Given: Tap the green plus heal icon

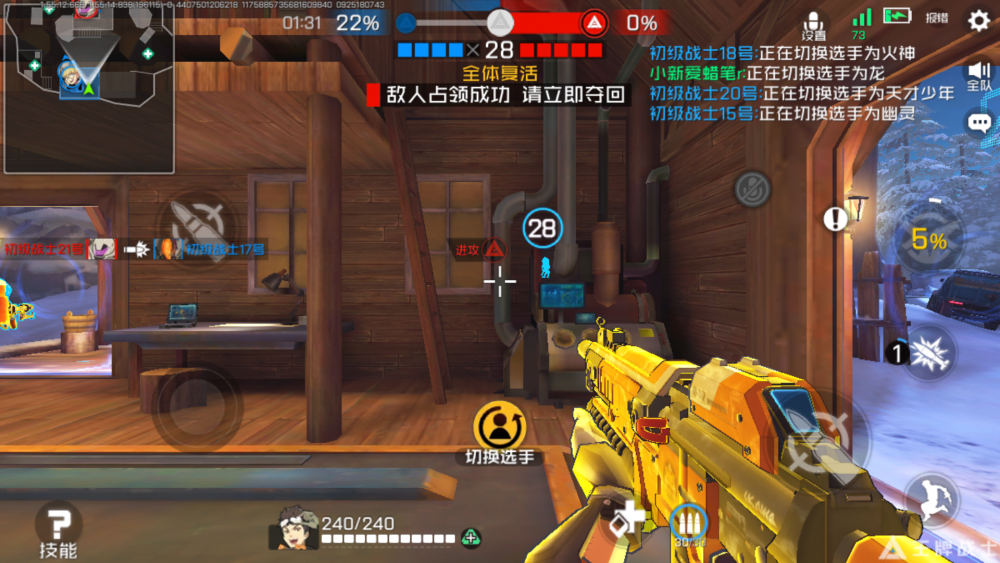Looking at the screenshot, I should click(471, 538).
